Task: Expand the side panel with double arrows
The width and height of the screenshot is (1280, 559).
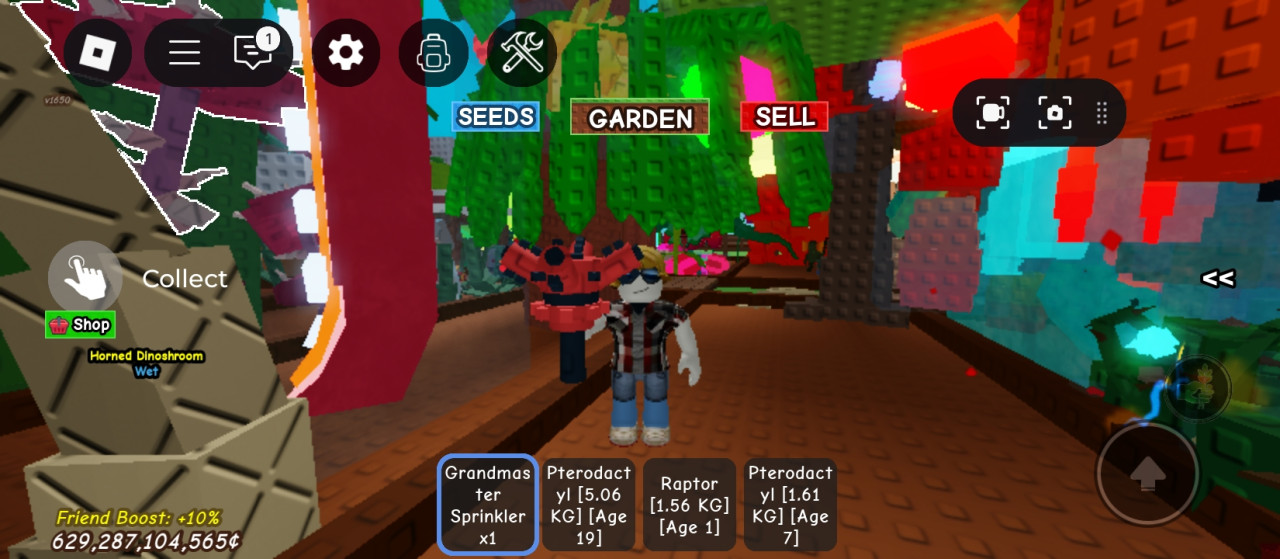Action: pos(1217,279)
